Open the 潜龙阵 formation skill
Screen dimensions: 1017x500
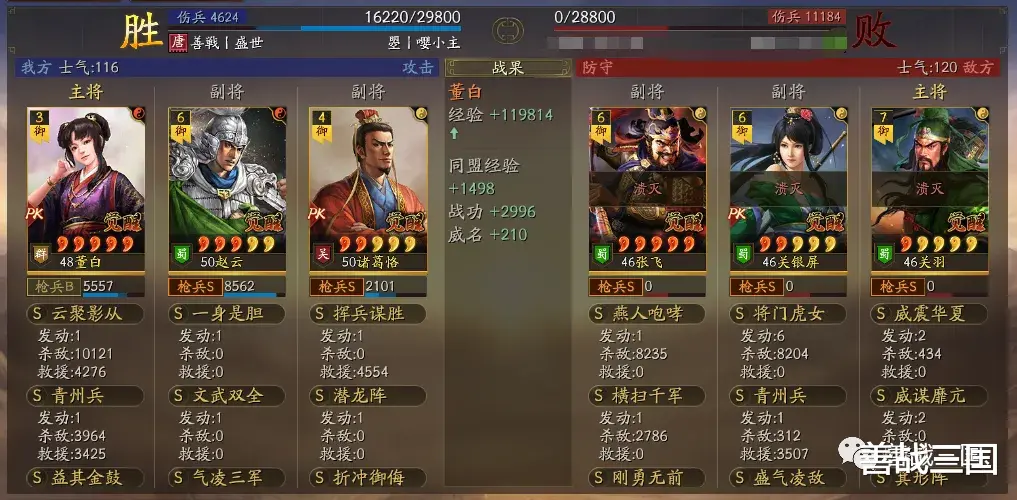(368, 396)
